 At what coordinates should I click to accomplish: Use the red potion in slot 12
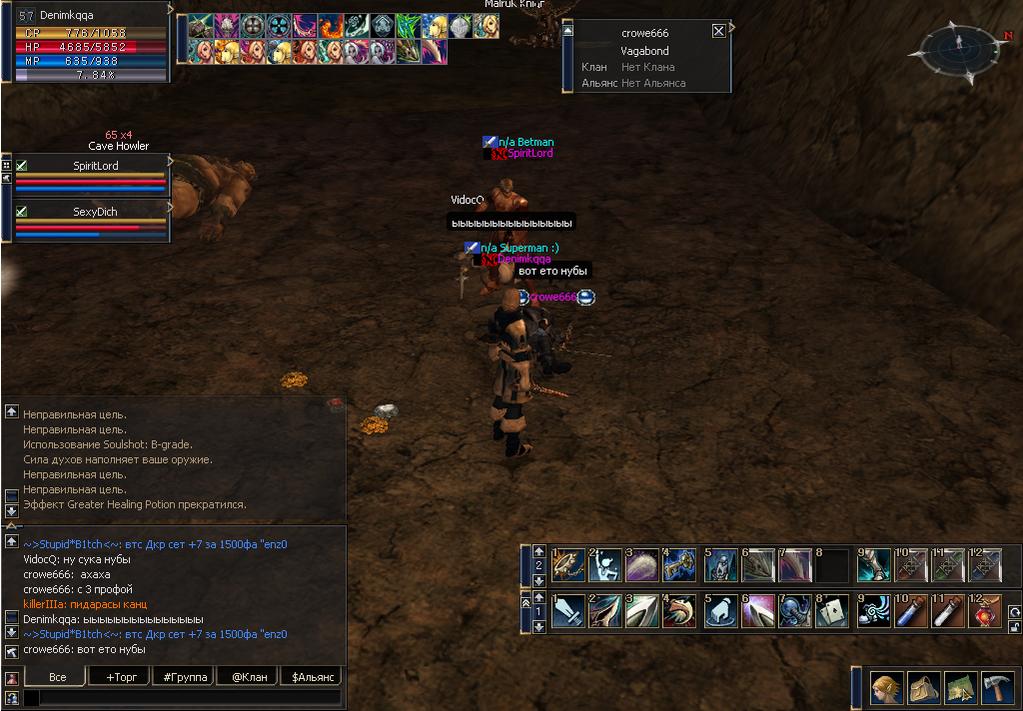point(985,611)
